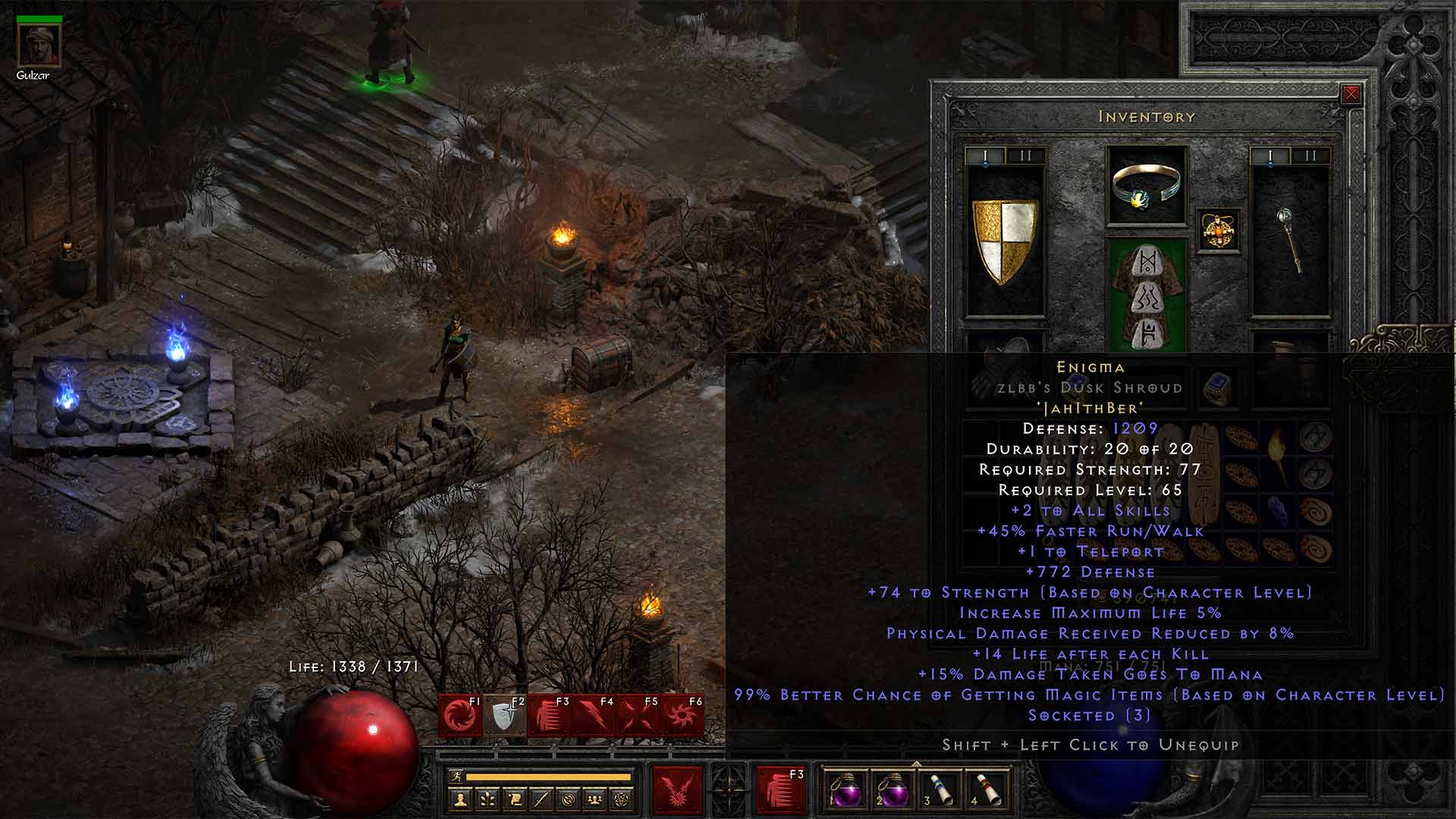Close the Inventory panel with the red X
This screenshot has width=1456, height=819.
coord(1351,94)
